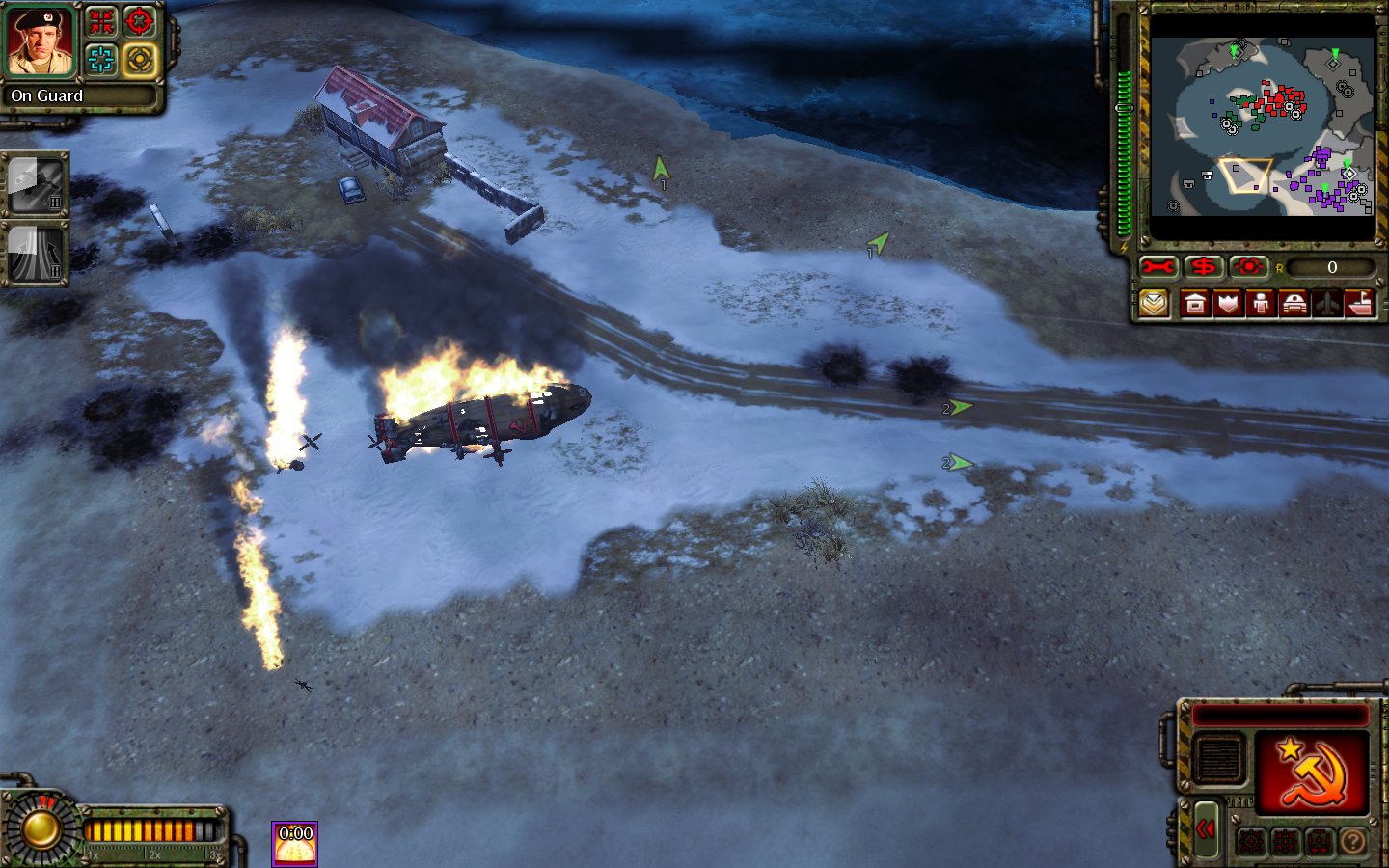Switch to the infantry build tab
Screen dimensions: 1389x868
[1261, 305]
